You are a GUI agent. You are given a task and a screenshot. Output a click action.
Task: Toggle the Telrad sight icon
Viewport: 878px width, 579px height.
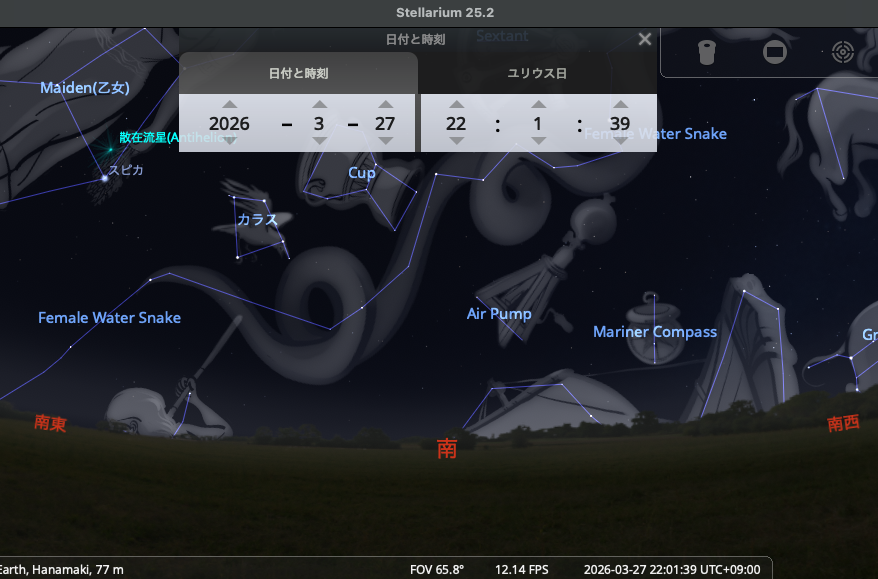pos(842,51)
